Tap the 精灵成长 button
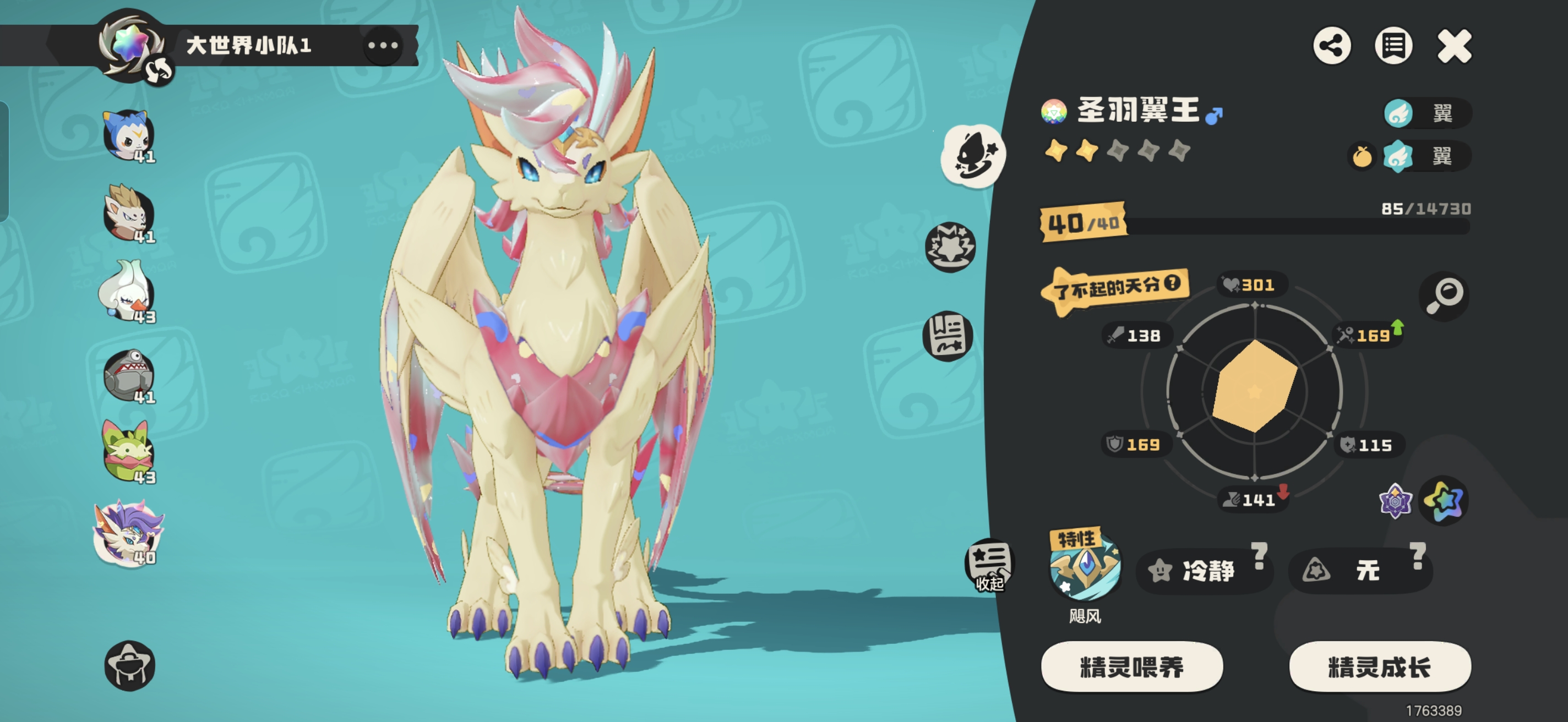The width and height of the screenshot is (1568, 722). coord(1379,666)
